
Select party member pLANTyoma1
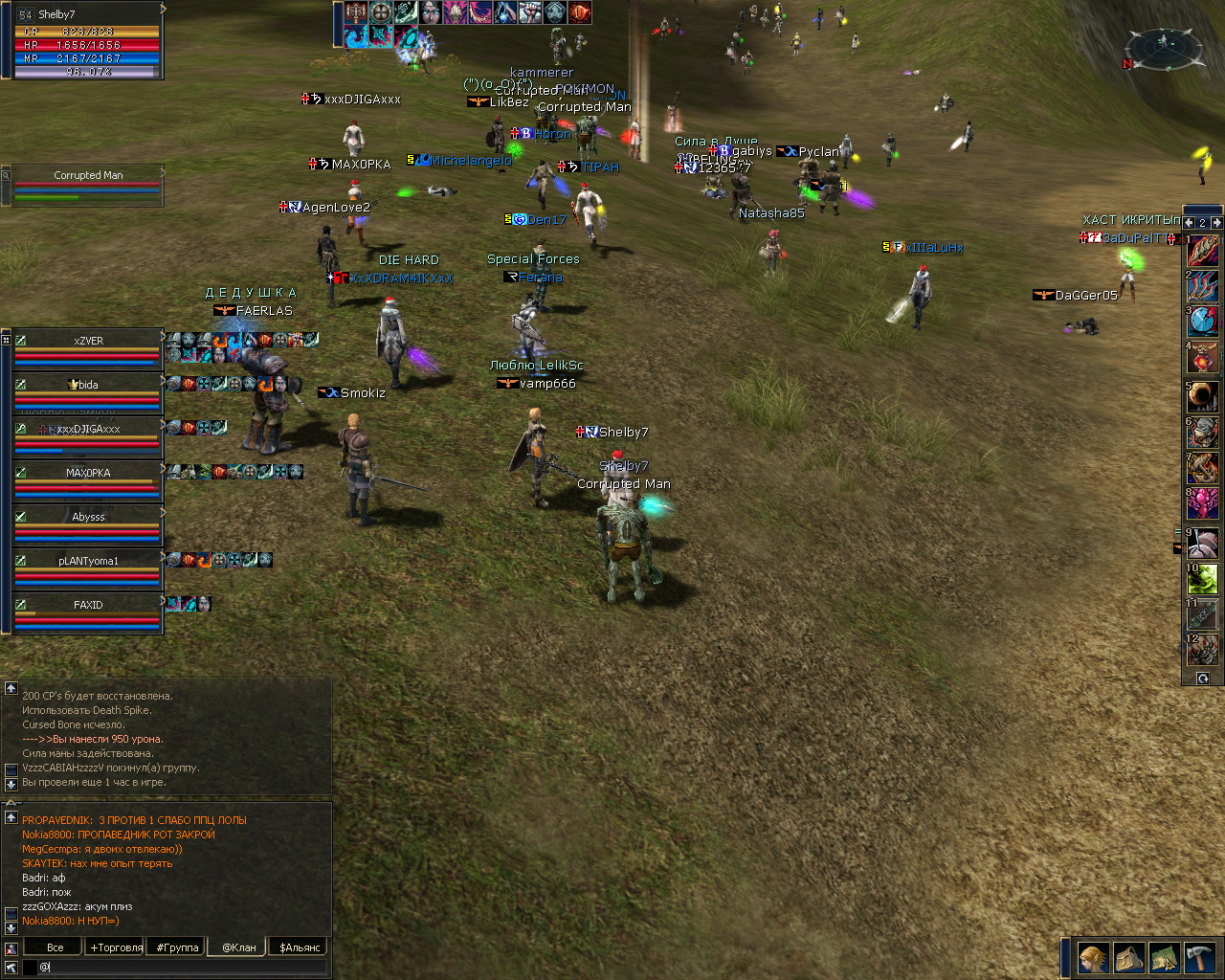coord(88,561)
